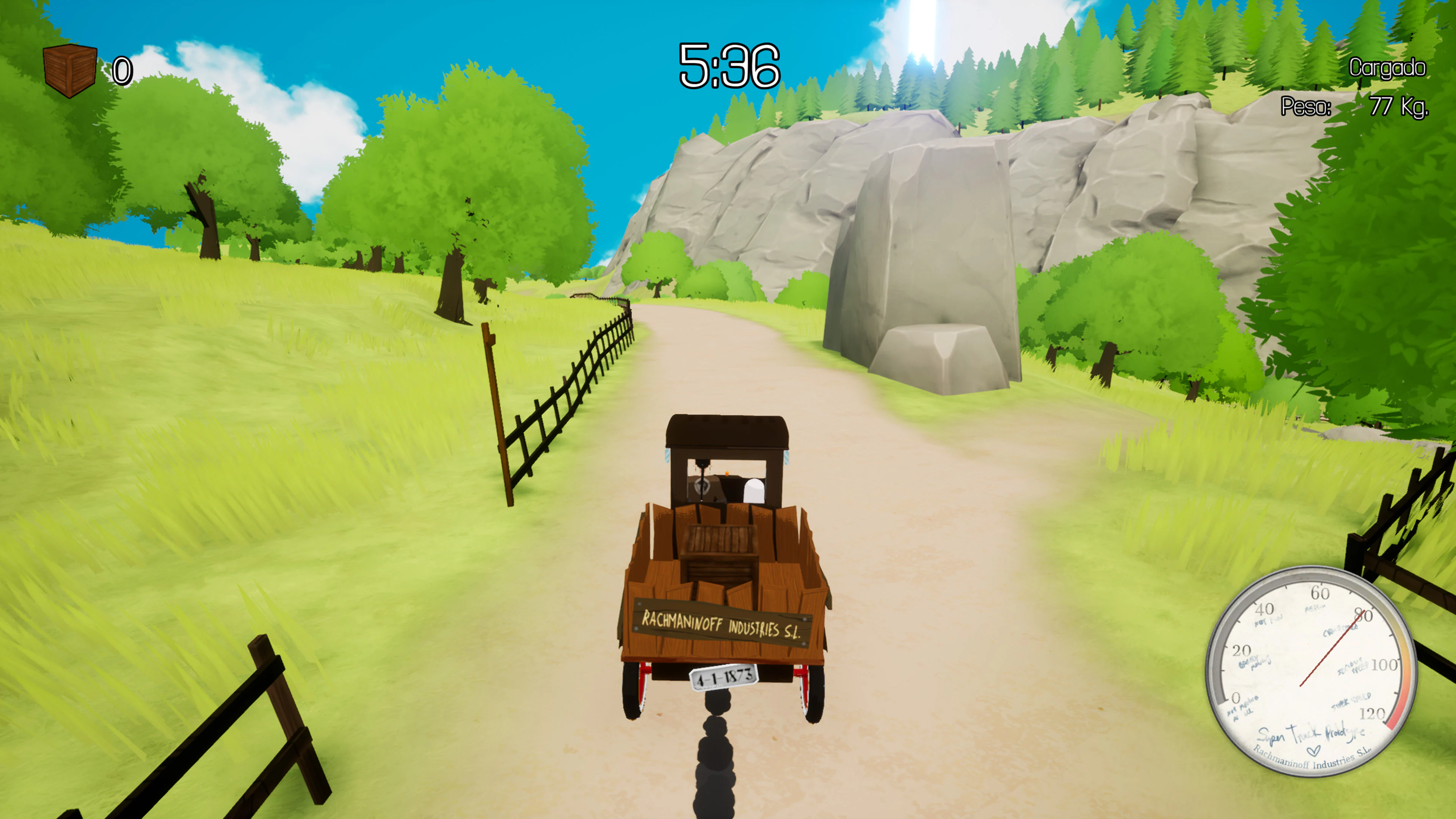The width and height of the screenshot is (1456, 819).
Task: Click the red speedometer needle
Action: [x=1332, y=648]
